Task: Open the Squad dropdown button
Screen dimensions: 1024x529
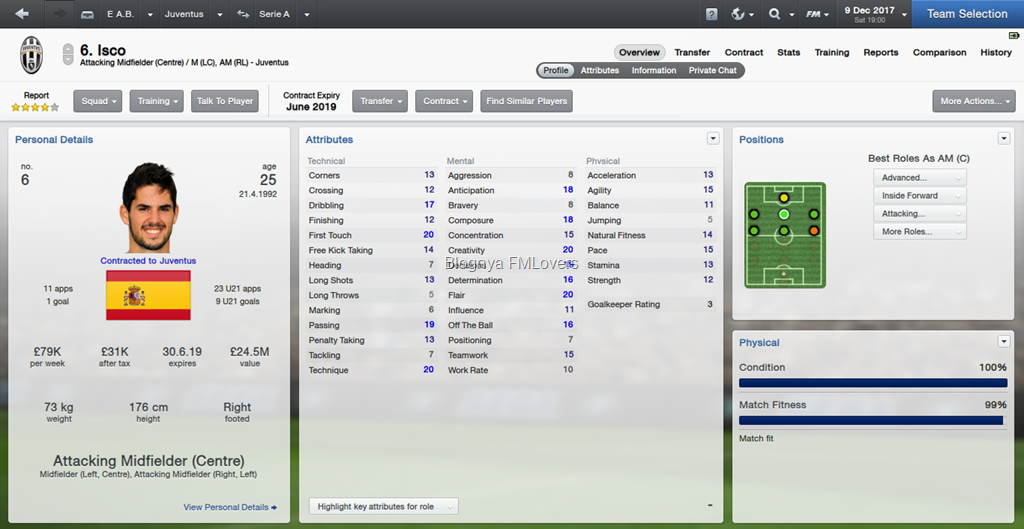Action: pyautogui.click(x=98, y=101)
